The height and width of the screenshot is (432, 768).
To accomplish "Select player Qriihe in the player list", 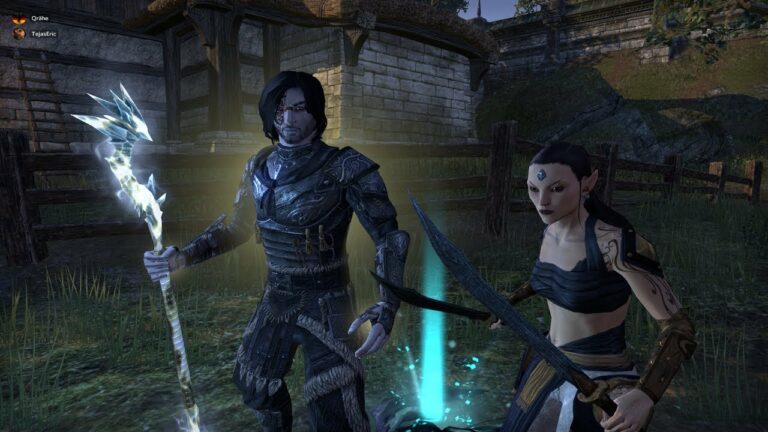I will tap(38, 18).
